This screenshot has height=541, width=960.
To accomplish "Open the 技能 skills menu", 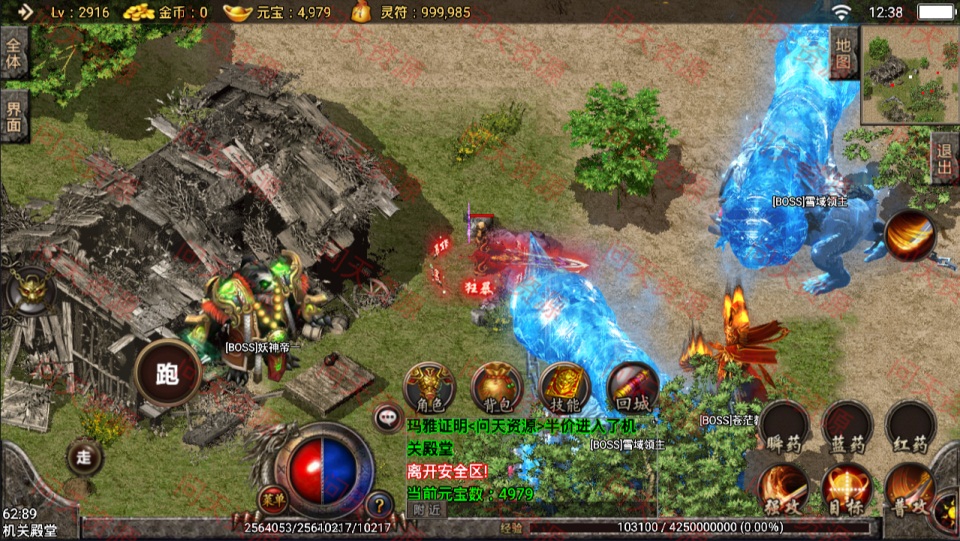I will point(565,387).
